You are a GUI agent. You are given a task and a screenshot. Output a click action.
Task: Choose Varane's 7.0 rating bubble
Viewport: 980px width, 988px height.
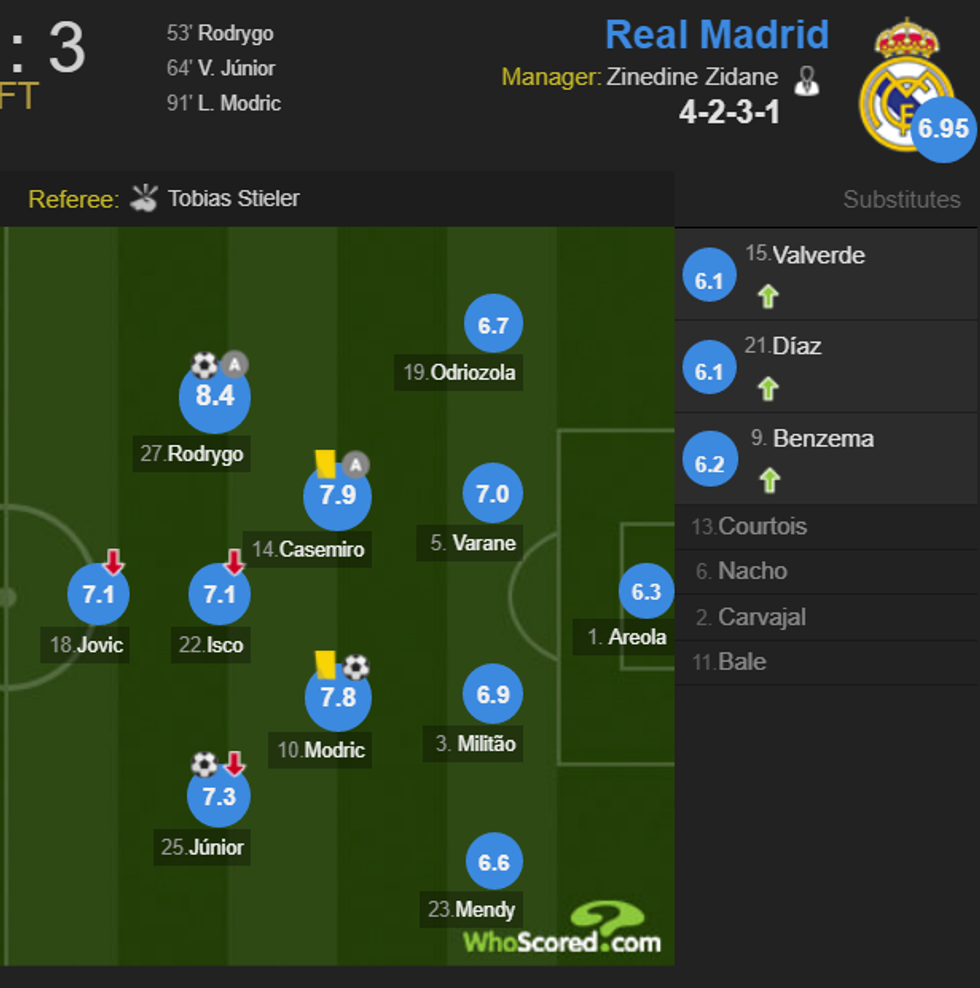(493, 494)
